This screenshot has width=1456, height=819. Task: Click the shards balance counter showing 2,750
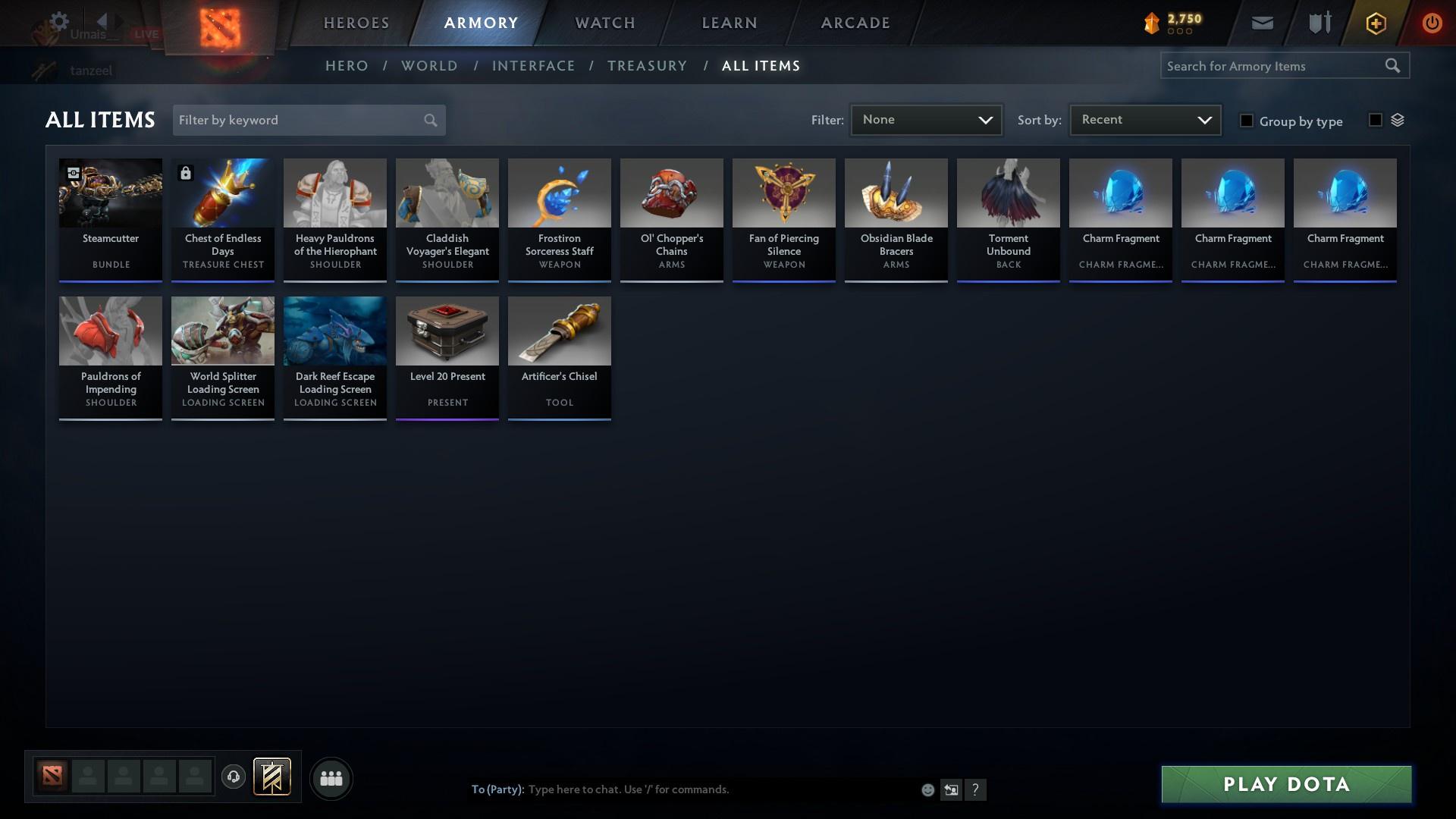tap(1172, 21)
